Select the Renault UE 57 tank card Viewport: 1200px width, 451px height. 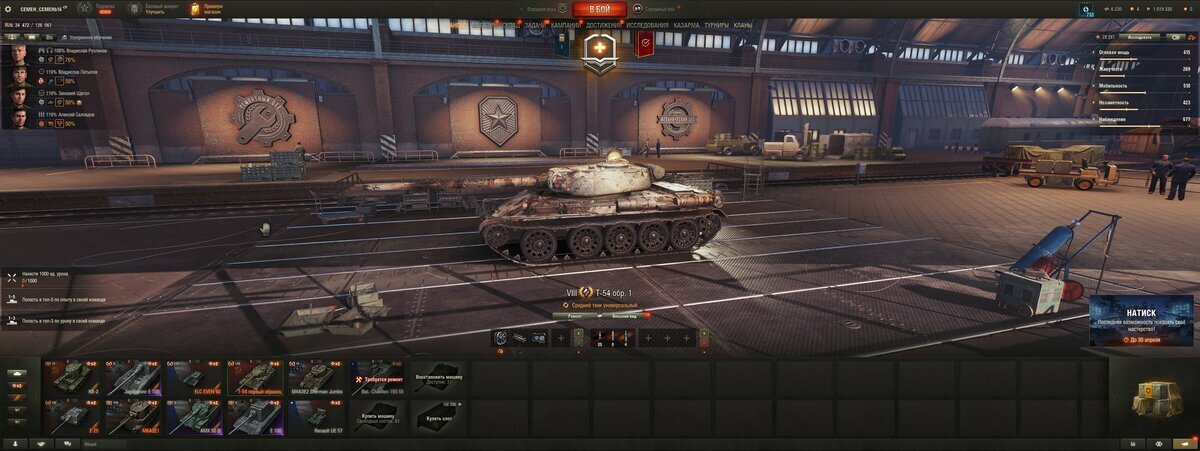(x=317, y=416)
